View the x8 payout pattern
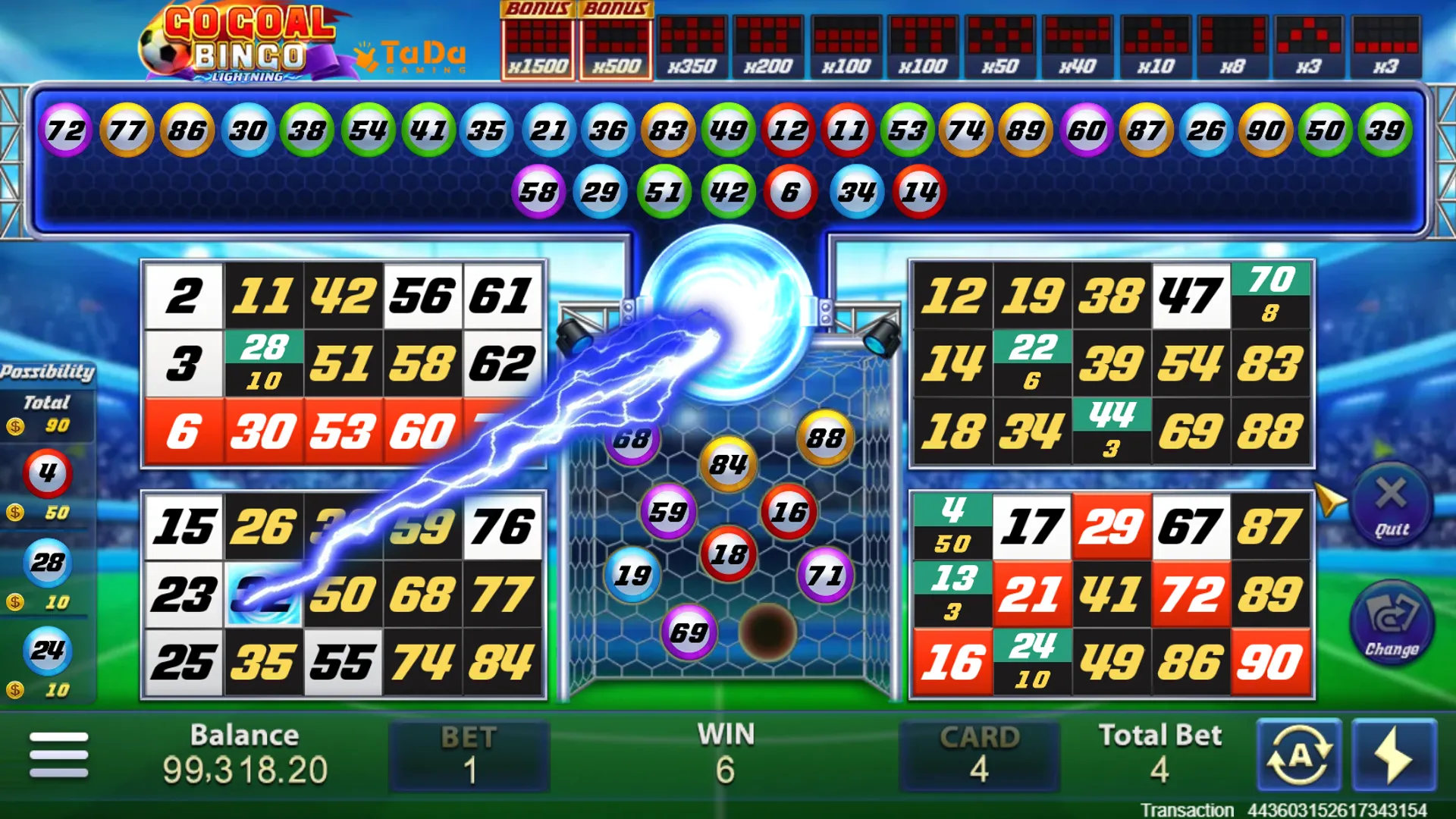Screen dimensions: 1456x819 pyautogui.click(x=1232, y=47)
